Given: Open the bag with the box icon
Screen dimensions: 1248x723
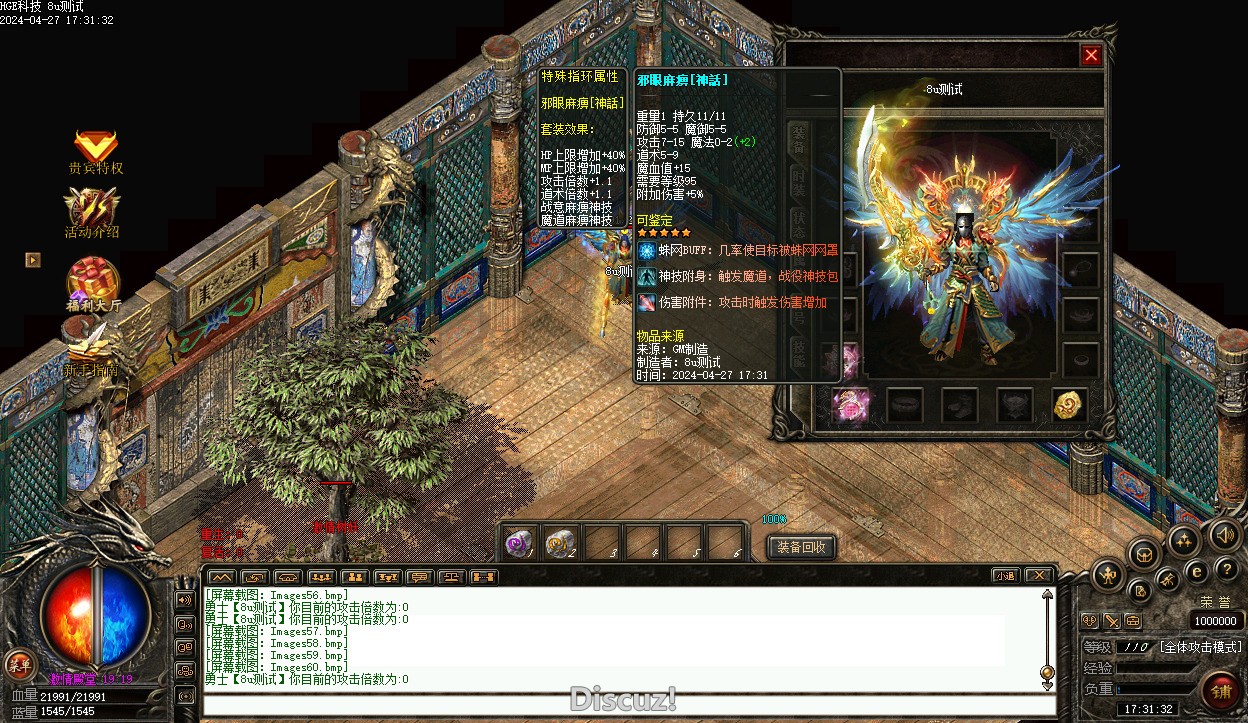Looking at the screenshot, I should 1144,553.
